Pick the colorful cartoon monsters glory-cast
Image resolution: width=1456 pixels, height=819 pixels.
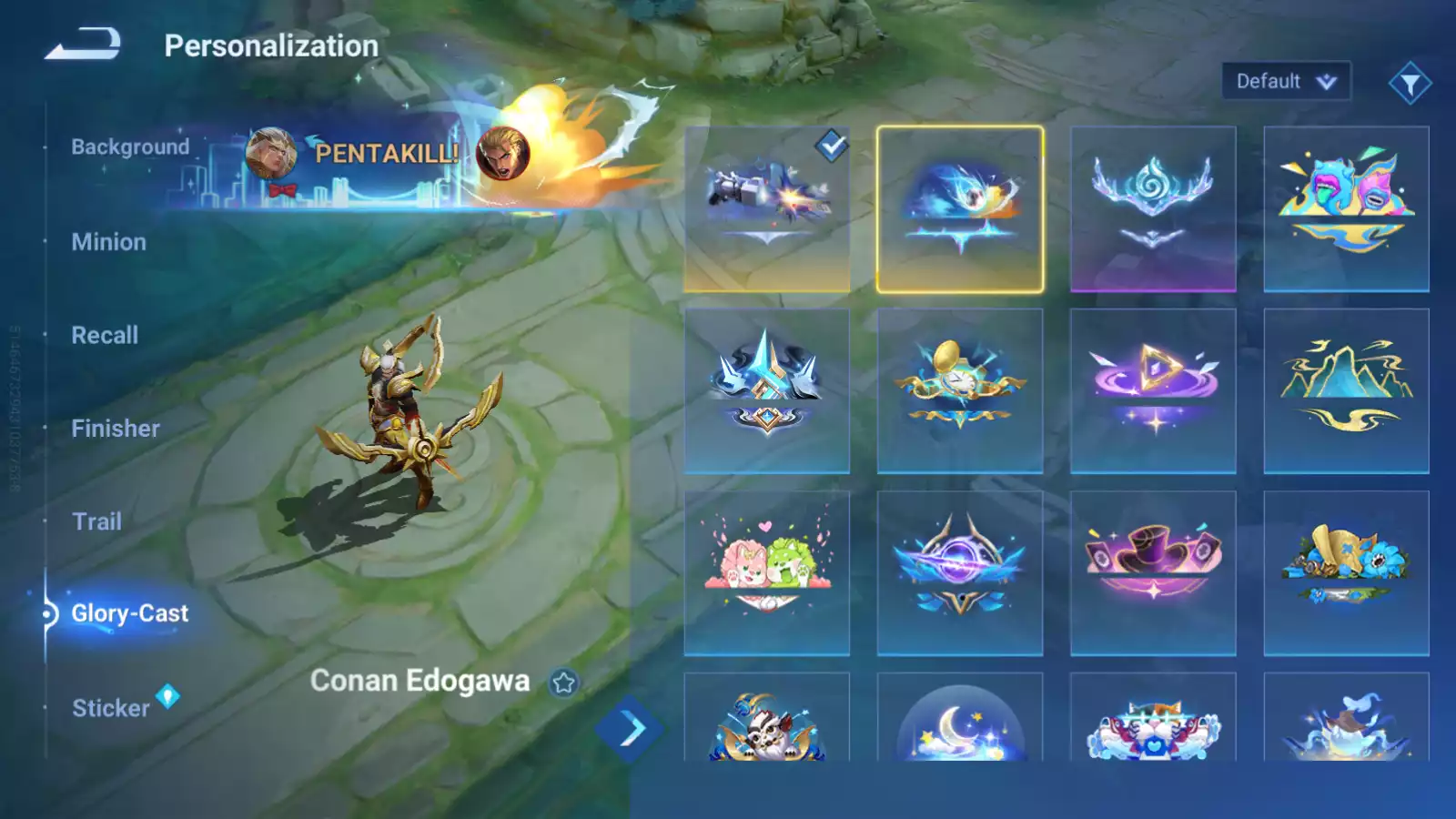click(x=1346, y=209)
